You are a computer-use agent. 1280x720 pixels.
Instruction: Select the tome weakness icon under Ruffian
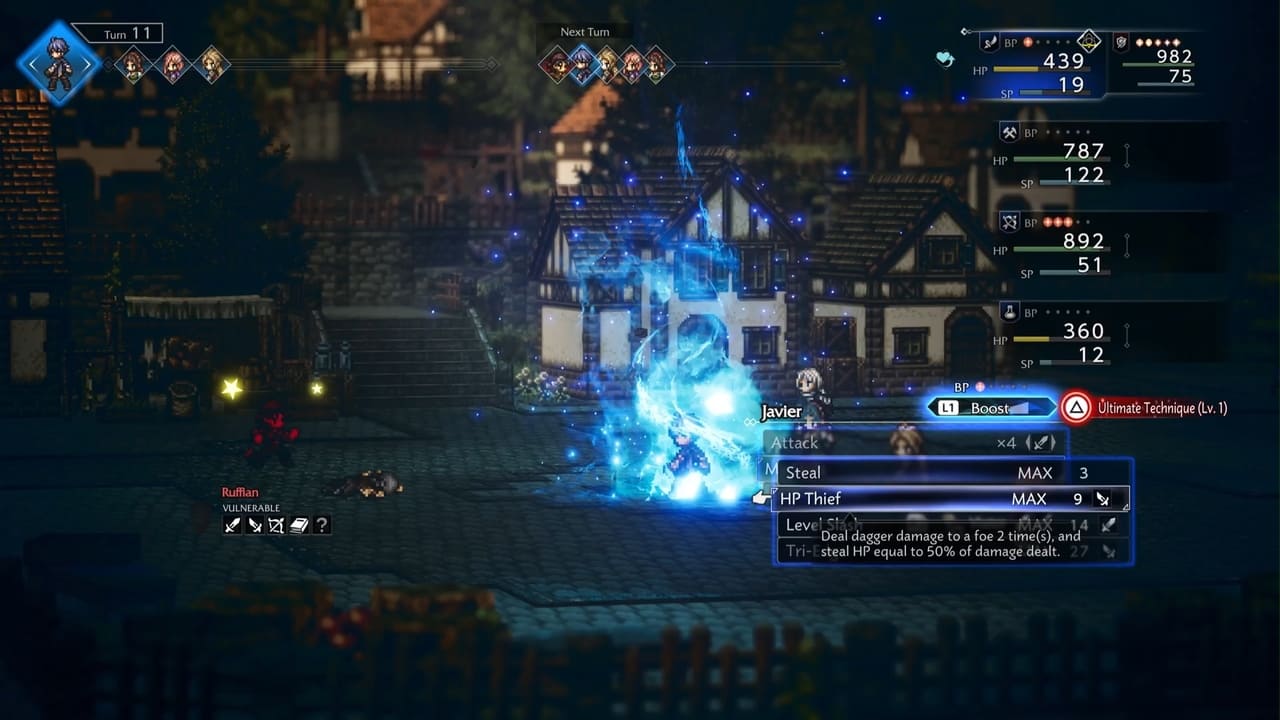pos(299,525)
